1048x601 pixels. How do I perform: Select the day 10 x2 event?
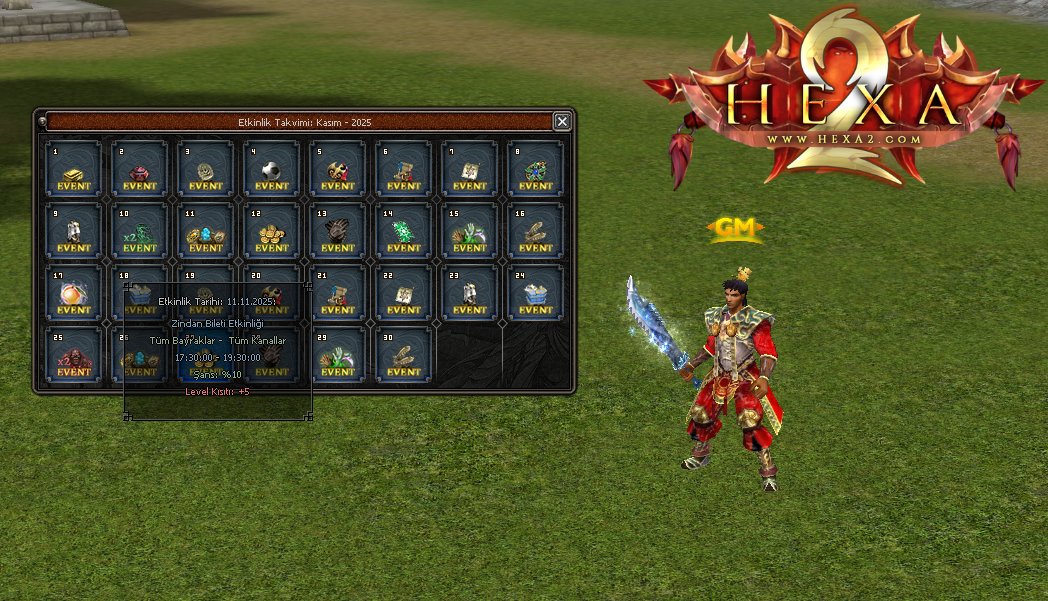[x=139, y=232]
